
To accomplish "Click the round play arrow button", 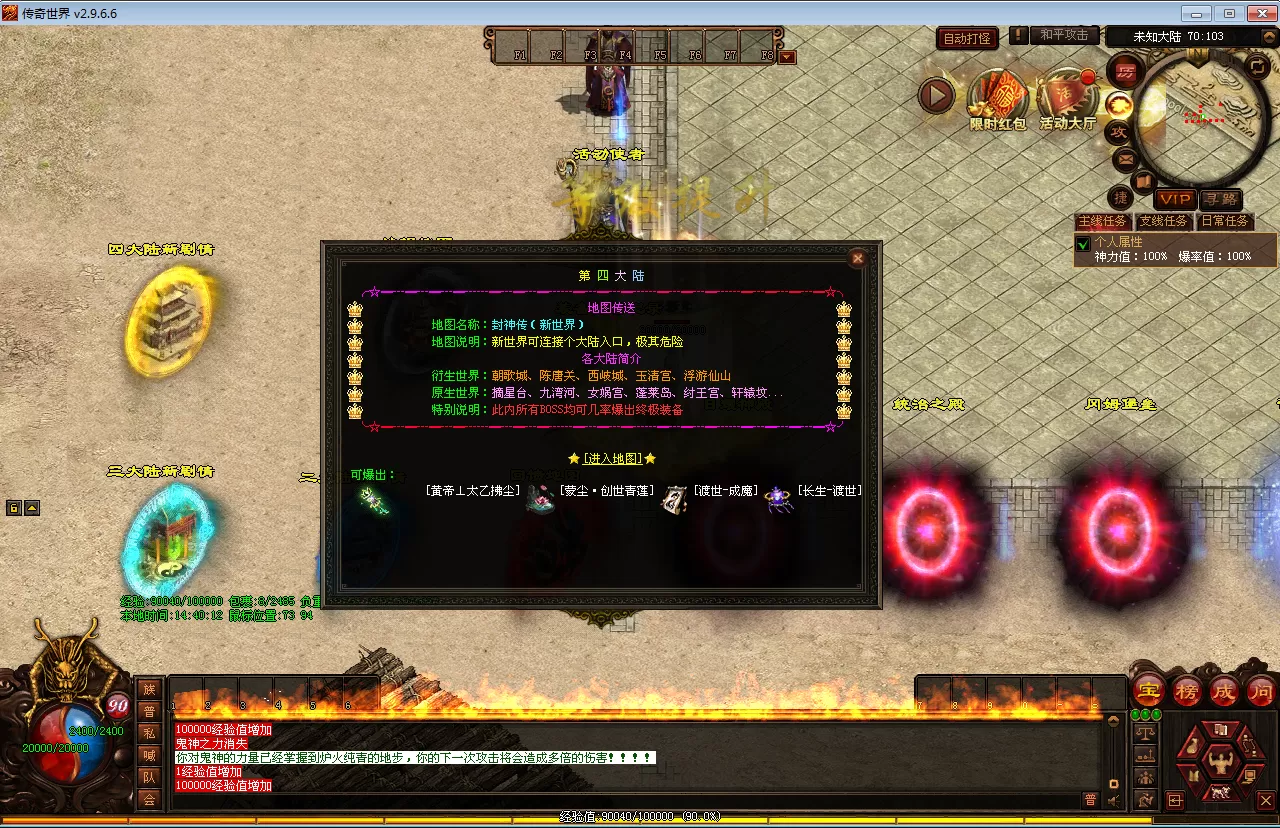I will click(937, 96).
